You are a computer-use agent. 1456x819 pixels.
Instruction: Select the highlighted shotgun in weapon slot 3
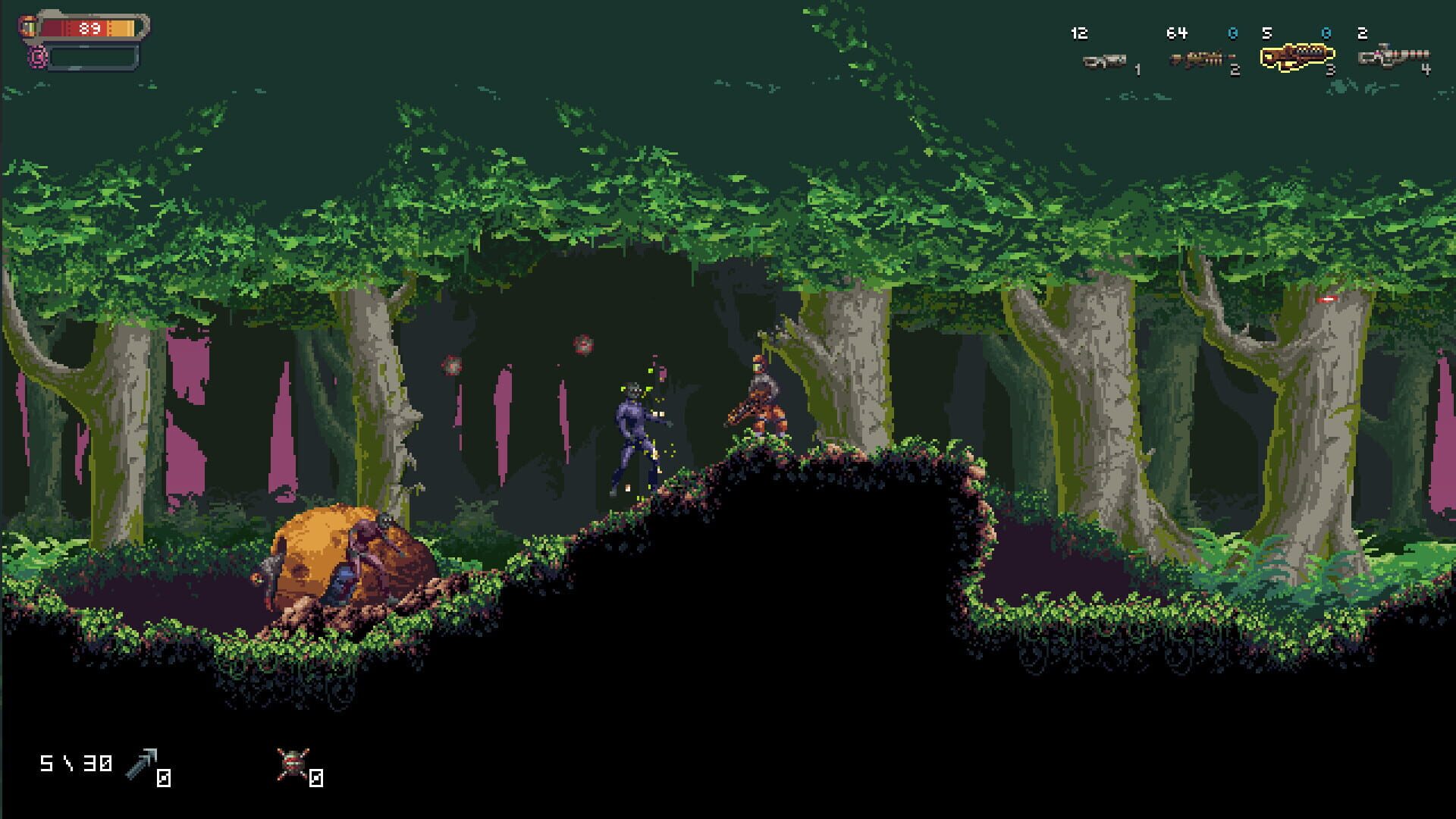(x=1297, y=57)
